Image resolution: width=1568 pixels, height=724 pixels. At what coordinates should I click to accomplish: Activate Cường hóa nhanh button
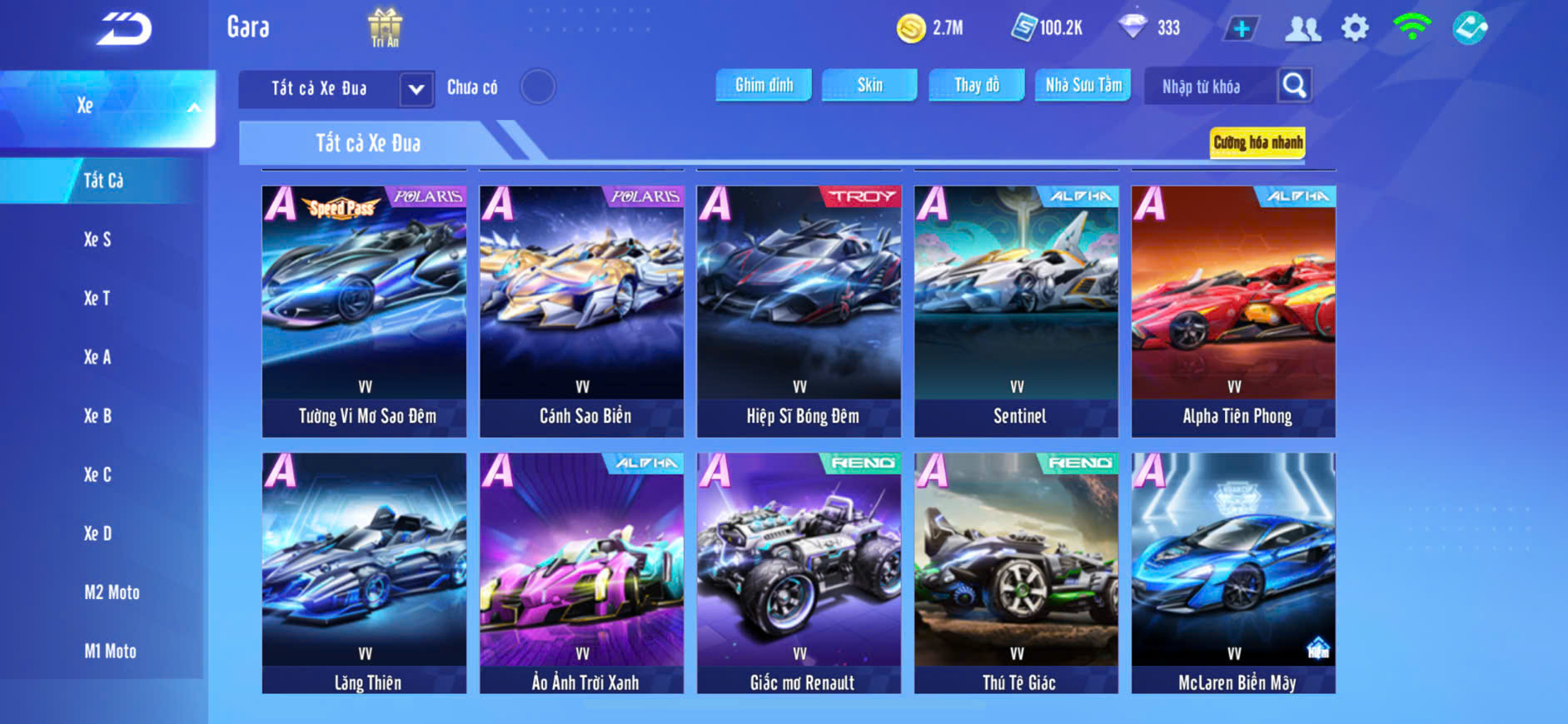pos(1257,142)
